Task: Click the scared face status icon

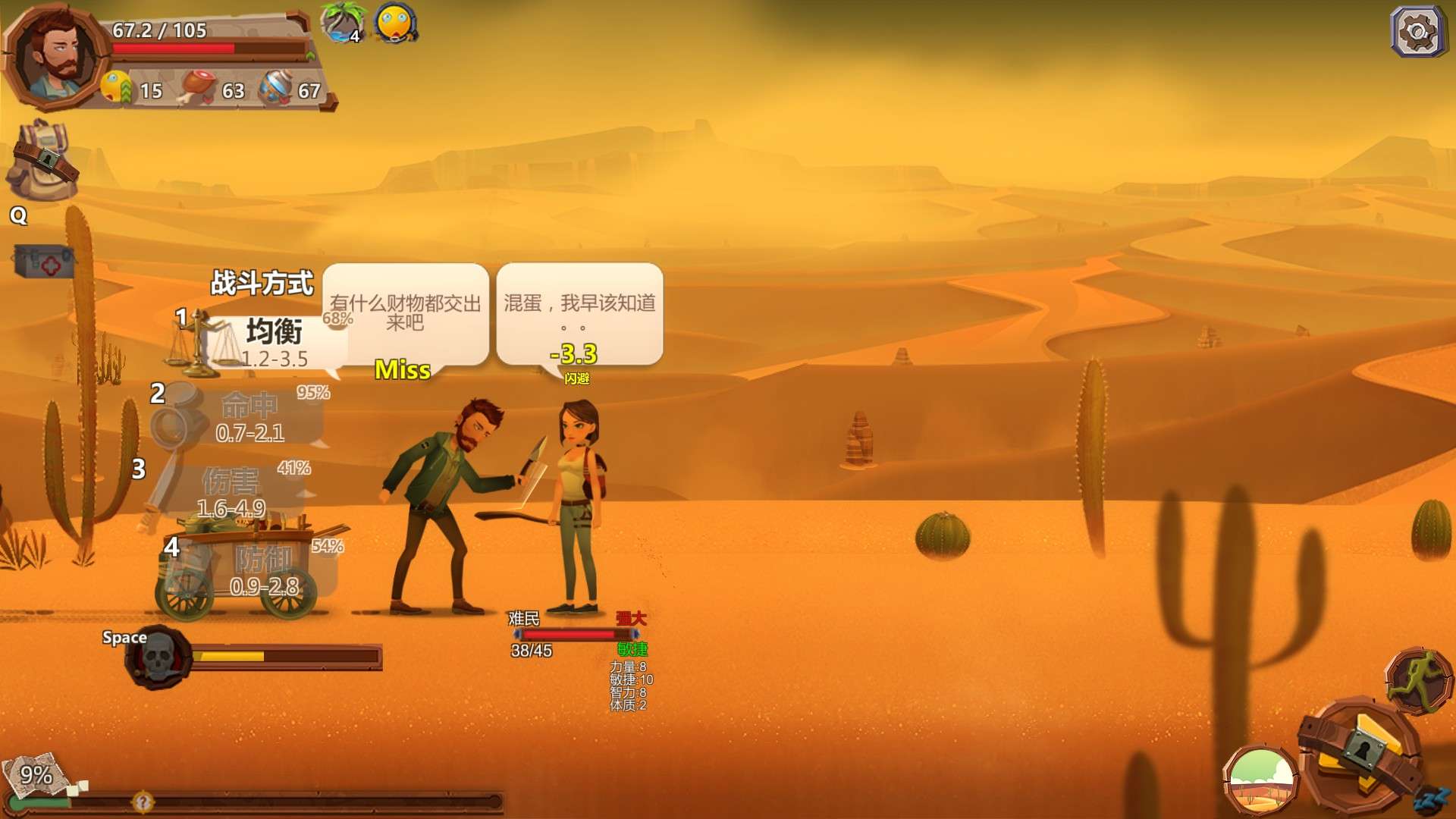Action: (395, 23)
